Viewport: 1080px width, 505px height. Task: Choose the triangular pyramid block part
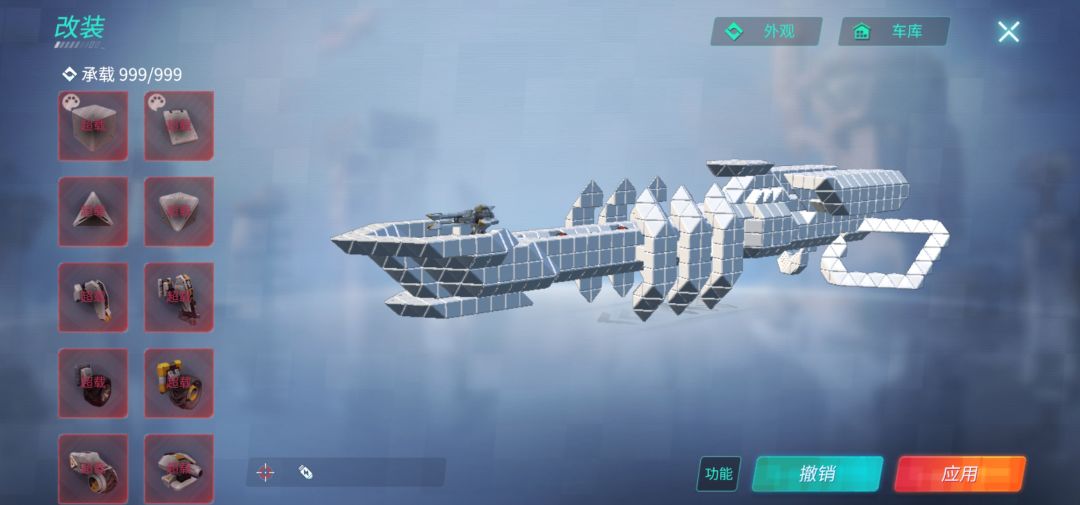coord(93,211)
